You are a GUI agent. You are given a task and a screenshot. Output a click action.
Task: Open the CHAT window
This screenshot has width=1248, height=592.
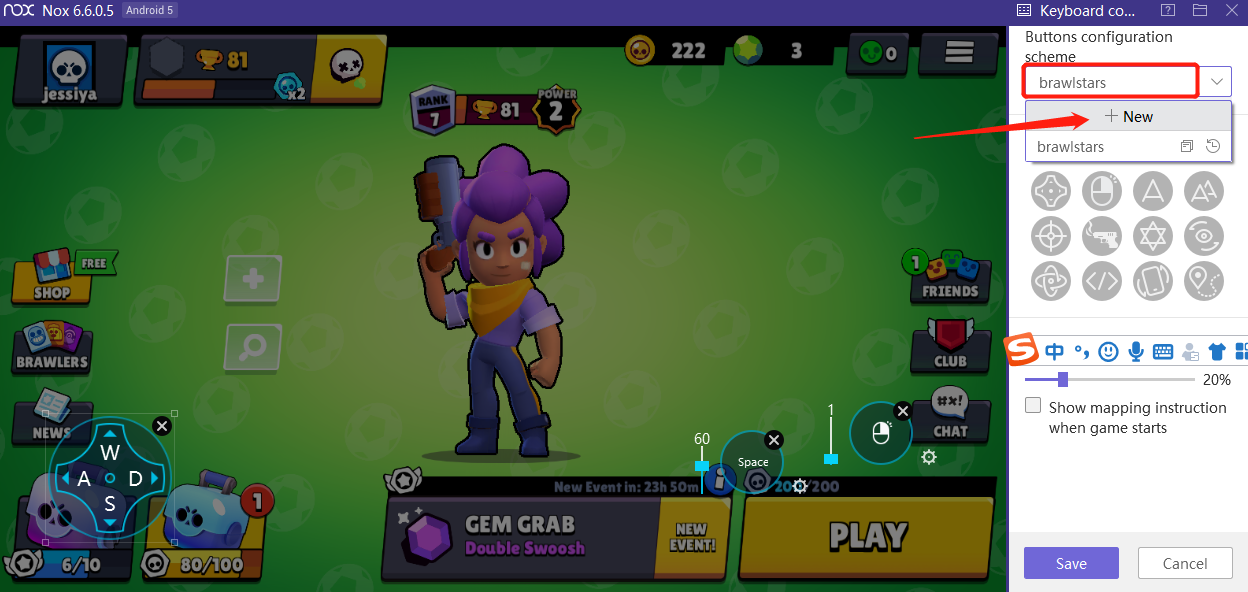pos(949,416)
